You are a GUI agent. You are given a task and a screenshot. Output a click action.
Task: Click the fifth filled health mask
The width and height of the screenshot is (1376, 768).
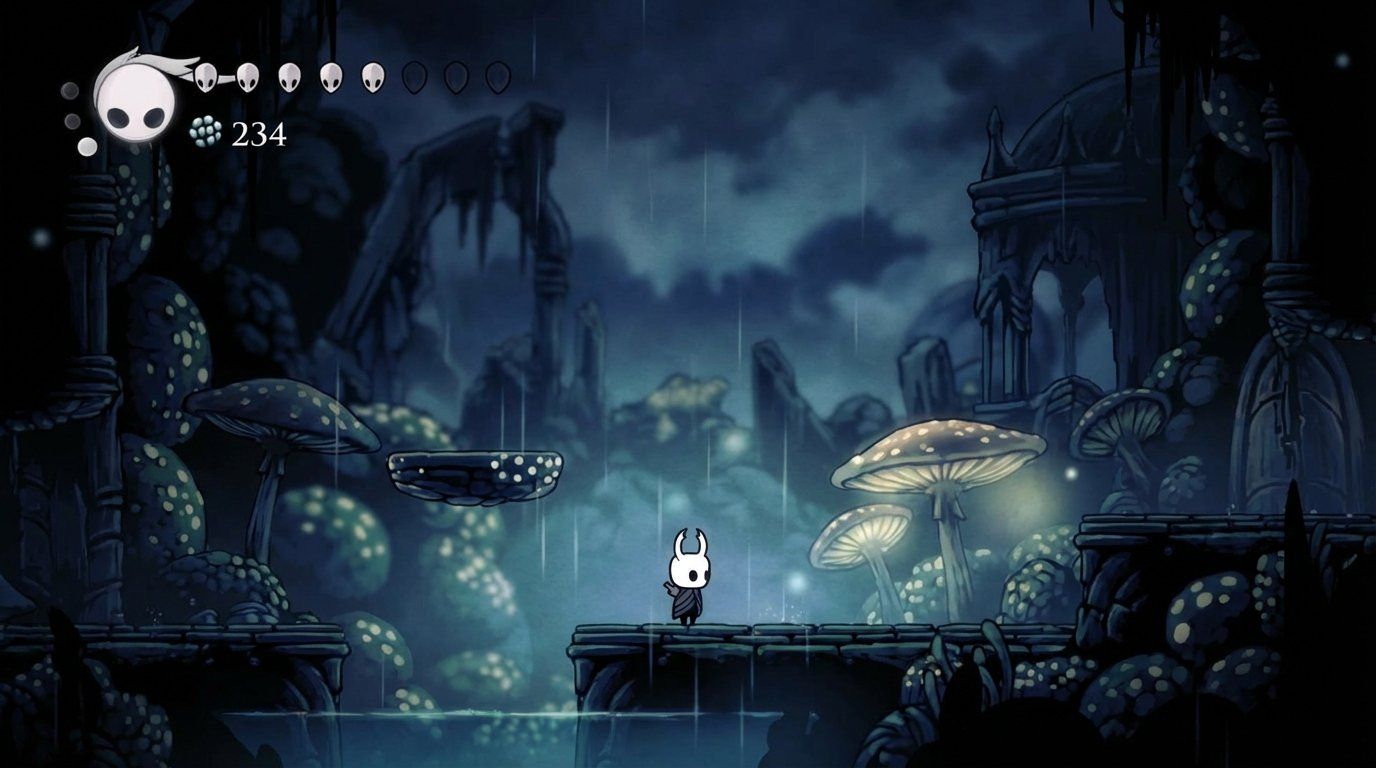[372, 77]
